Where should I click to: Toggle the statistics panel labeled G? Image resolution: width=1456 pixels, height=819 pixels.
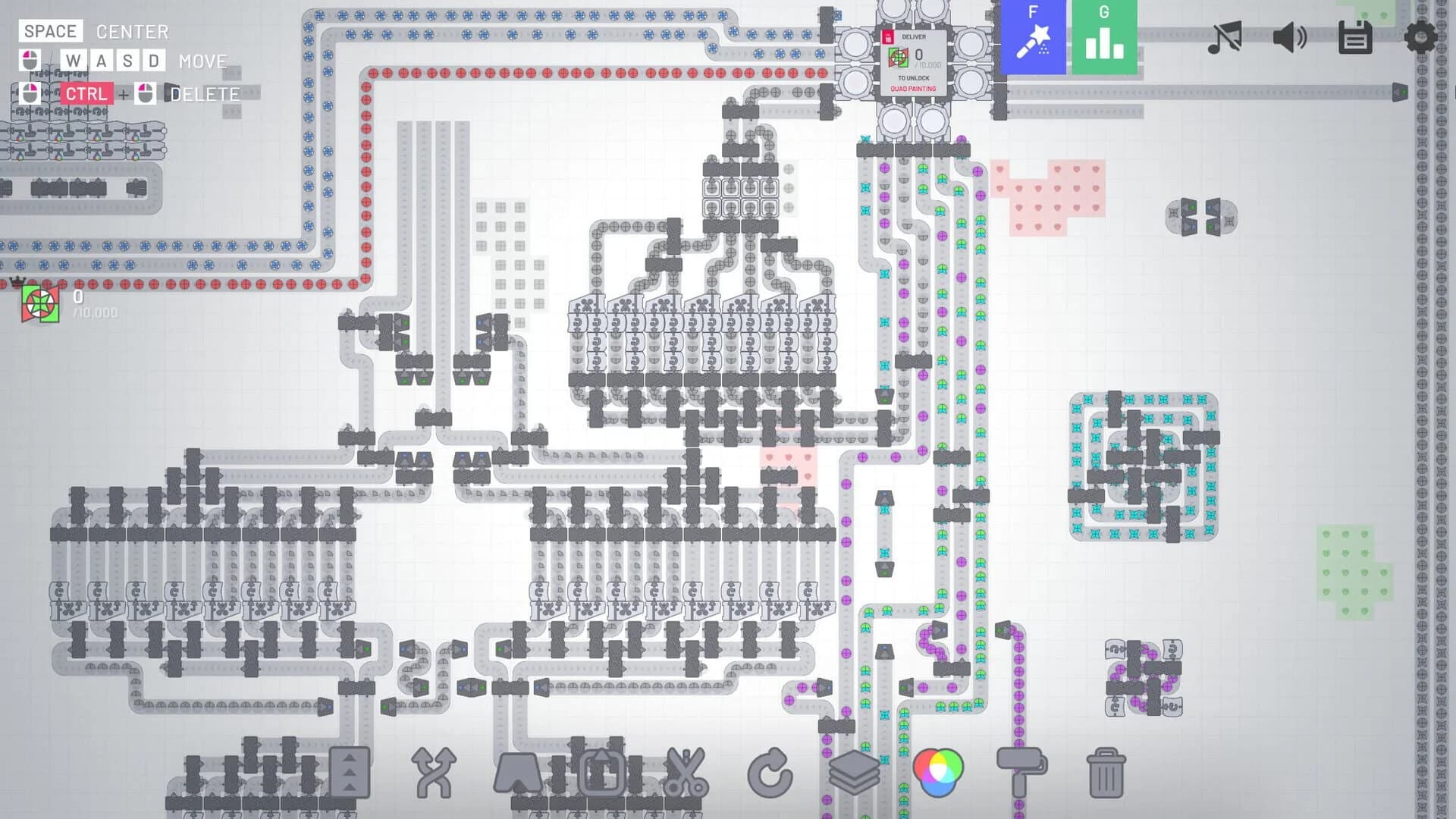[1103, 36]
